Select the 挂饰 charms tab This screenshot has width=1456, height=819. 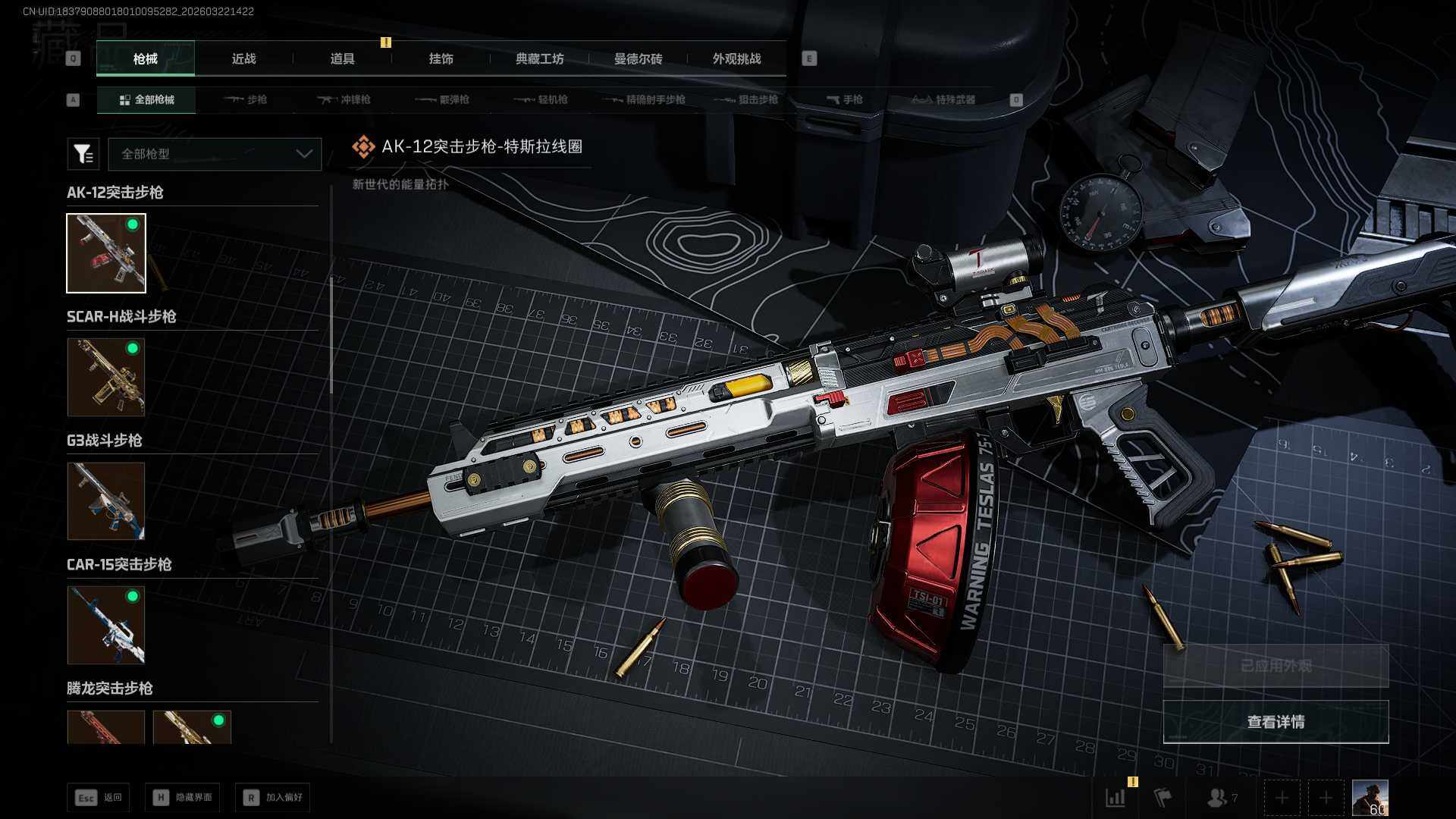click(x=441, y=59)
